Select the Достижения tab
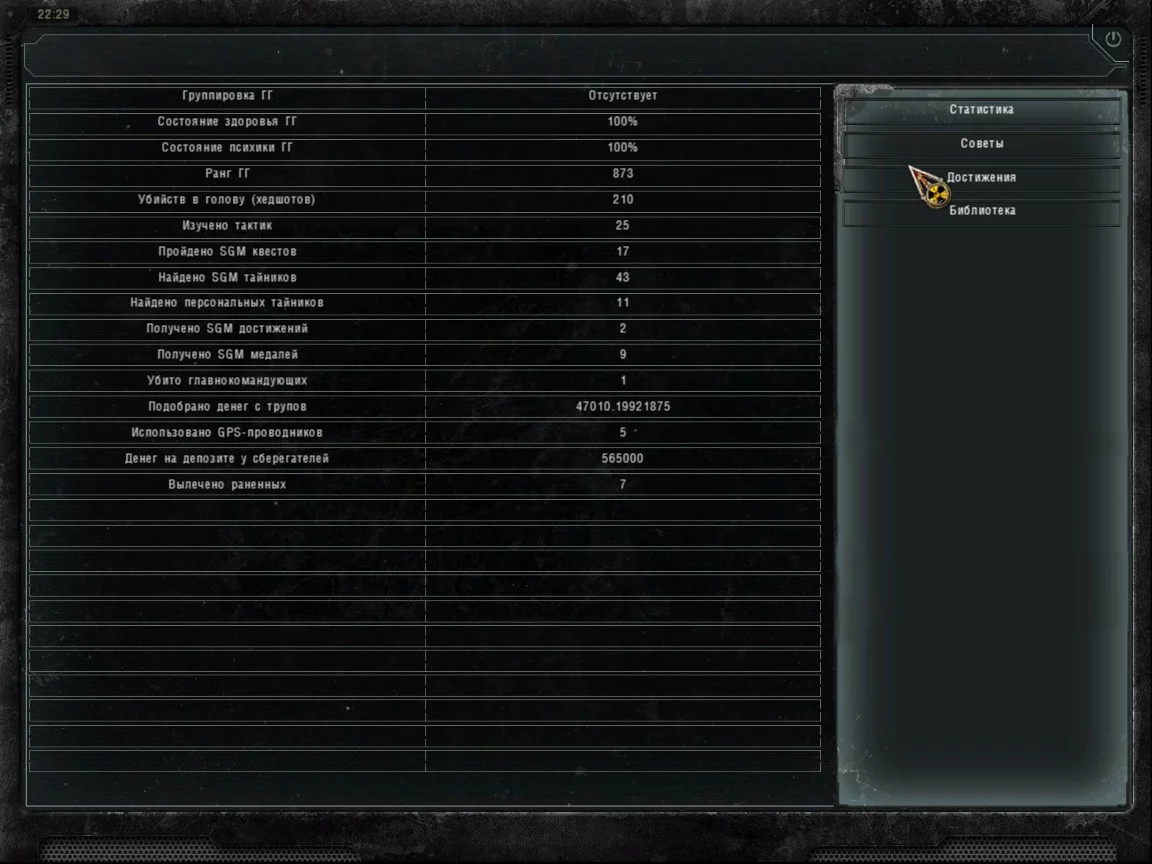The image size is (1152, 864). pyautogui.click(x=981, y=178)
